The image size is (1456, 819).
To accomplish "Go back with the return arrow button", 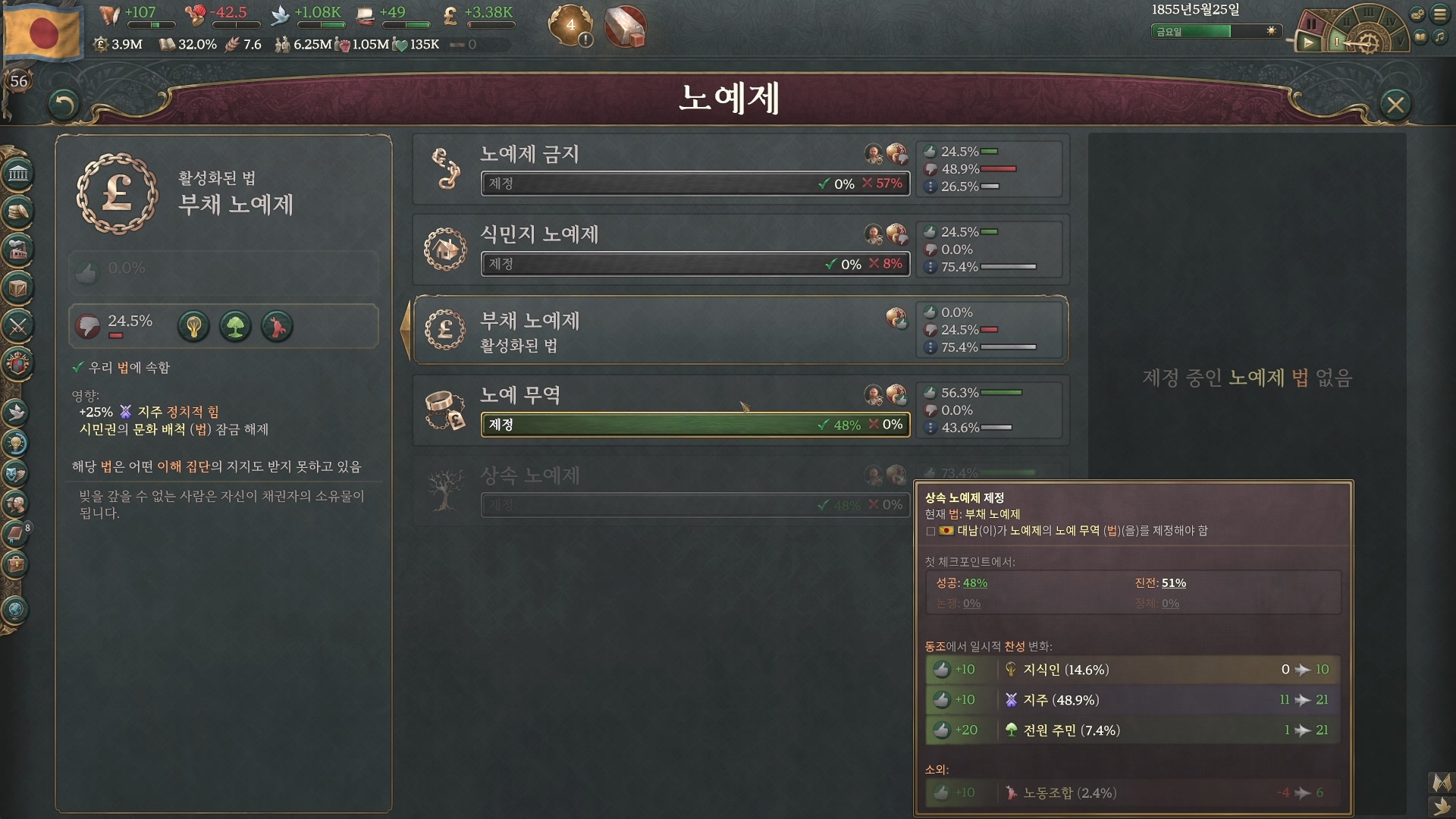I will click(64, 105).
